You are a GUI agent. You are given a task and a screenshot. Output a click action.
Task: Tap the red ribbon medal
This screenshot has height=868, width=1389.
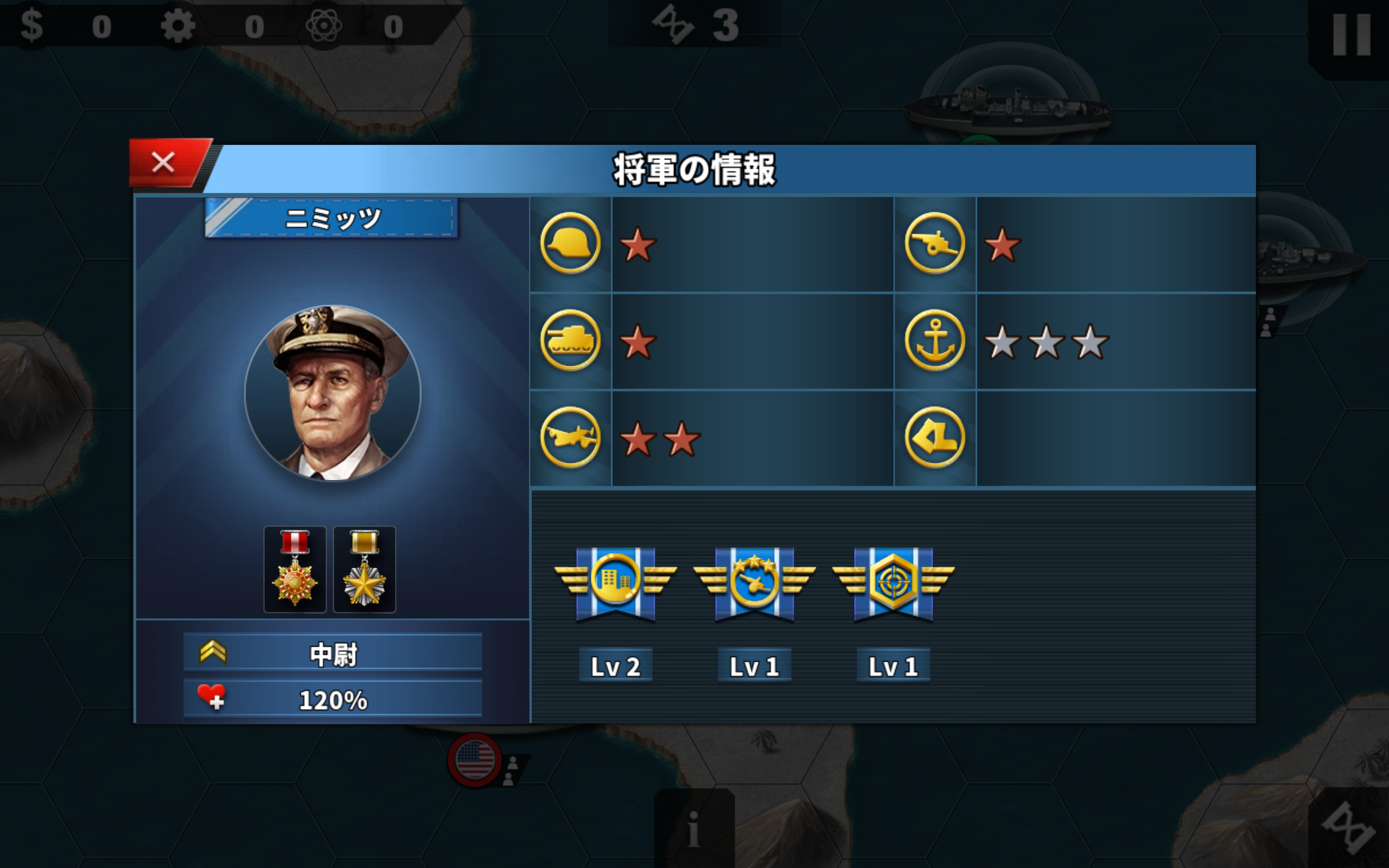pos(295,569)
